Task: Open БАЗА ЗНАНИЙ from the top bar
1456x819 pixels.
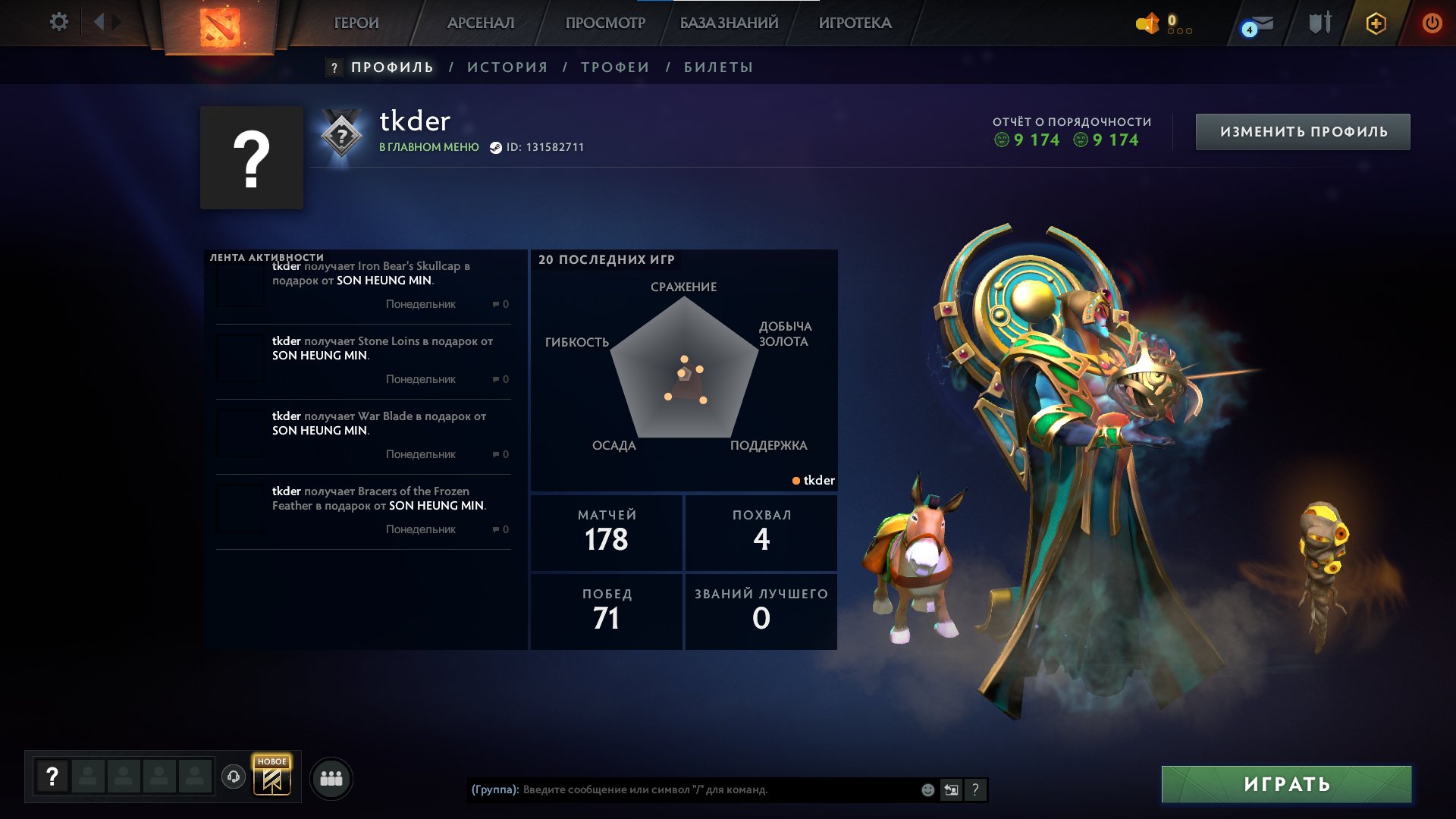Action: (729, 23)
